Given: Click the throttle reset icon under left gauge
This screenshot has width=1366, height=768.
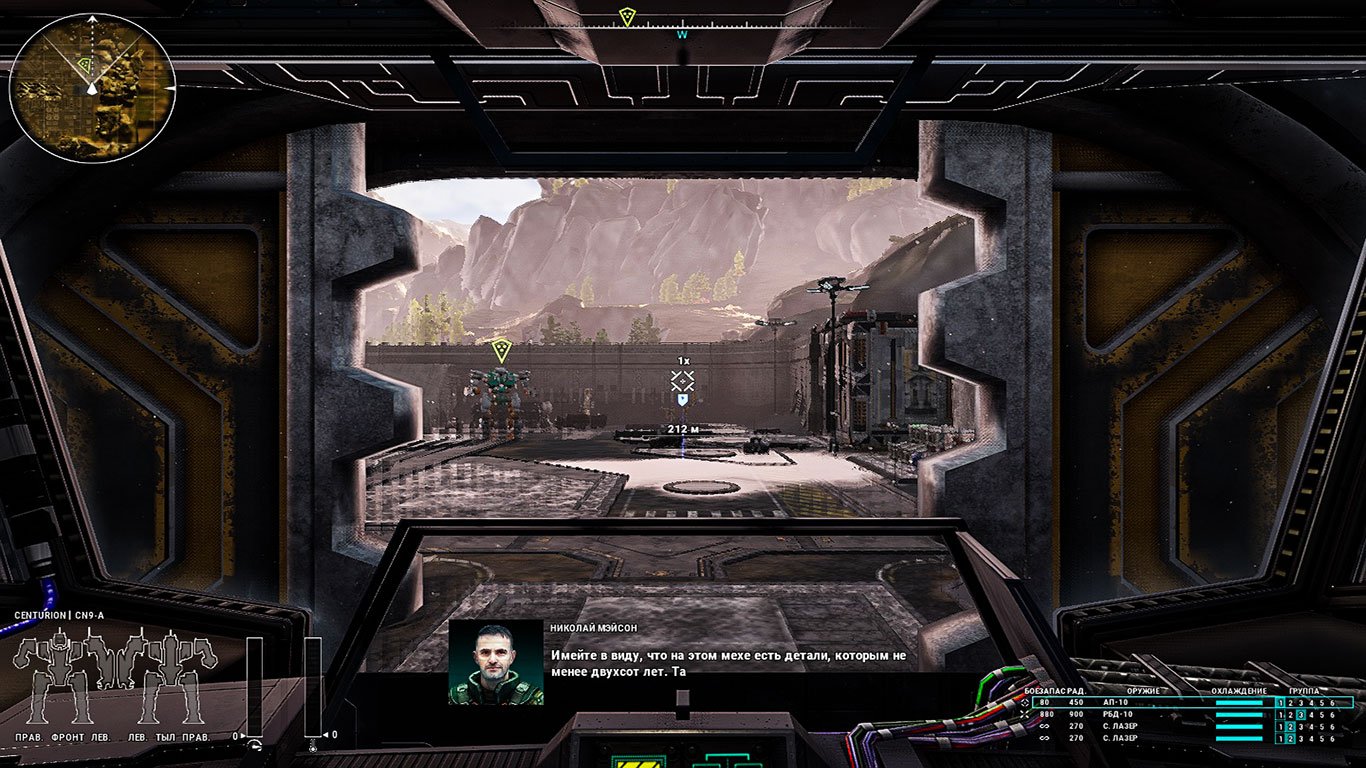Looking at the screenshot, I should point(254,745).
